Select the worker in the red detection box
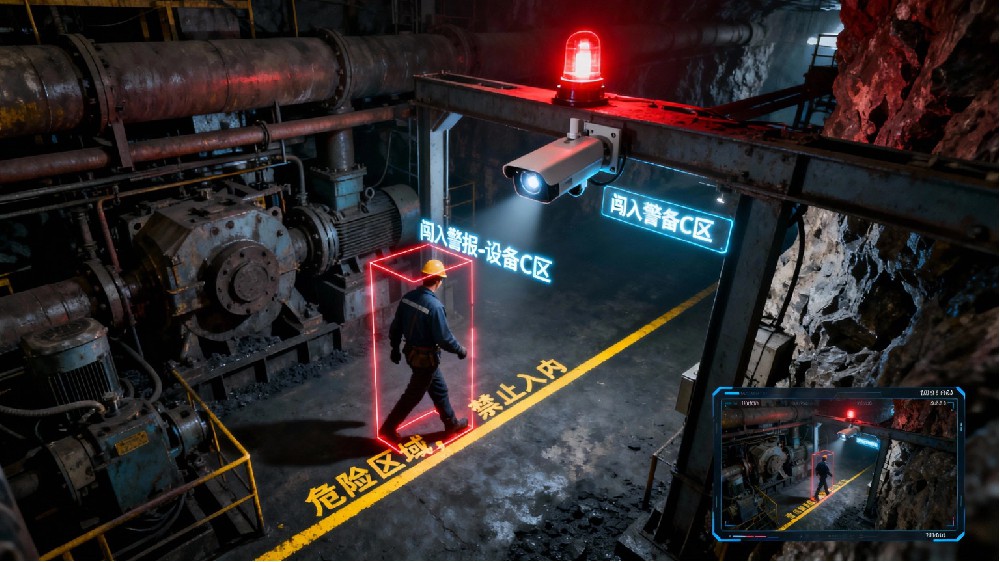This screenshot has width=1000, height=562. coord(425,345)
